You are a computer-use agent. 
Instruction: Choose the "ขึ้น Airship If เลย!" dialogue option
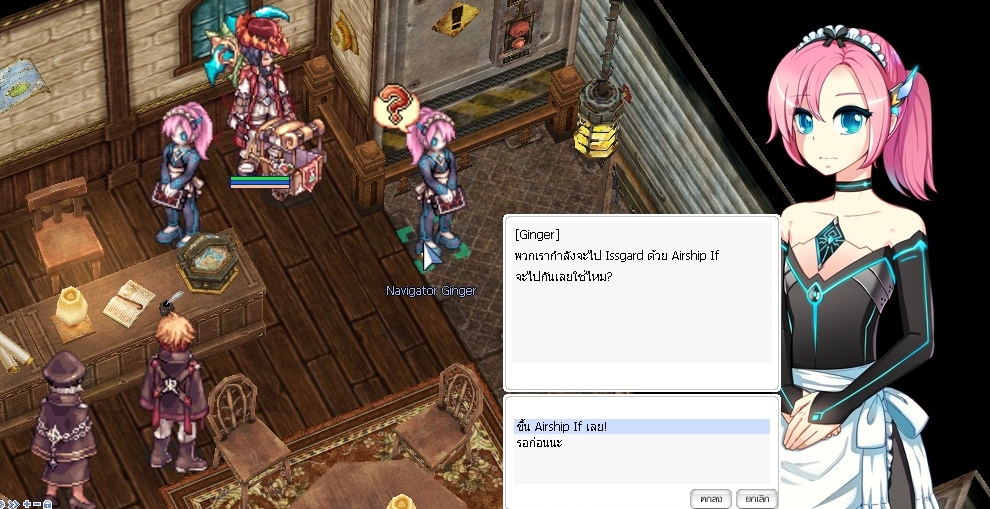560,427
